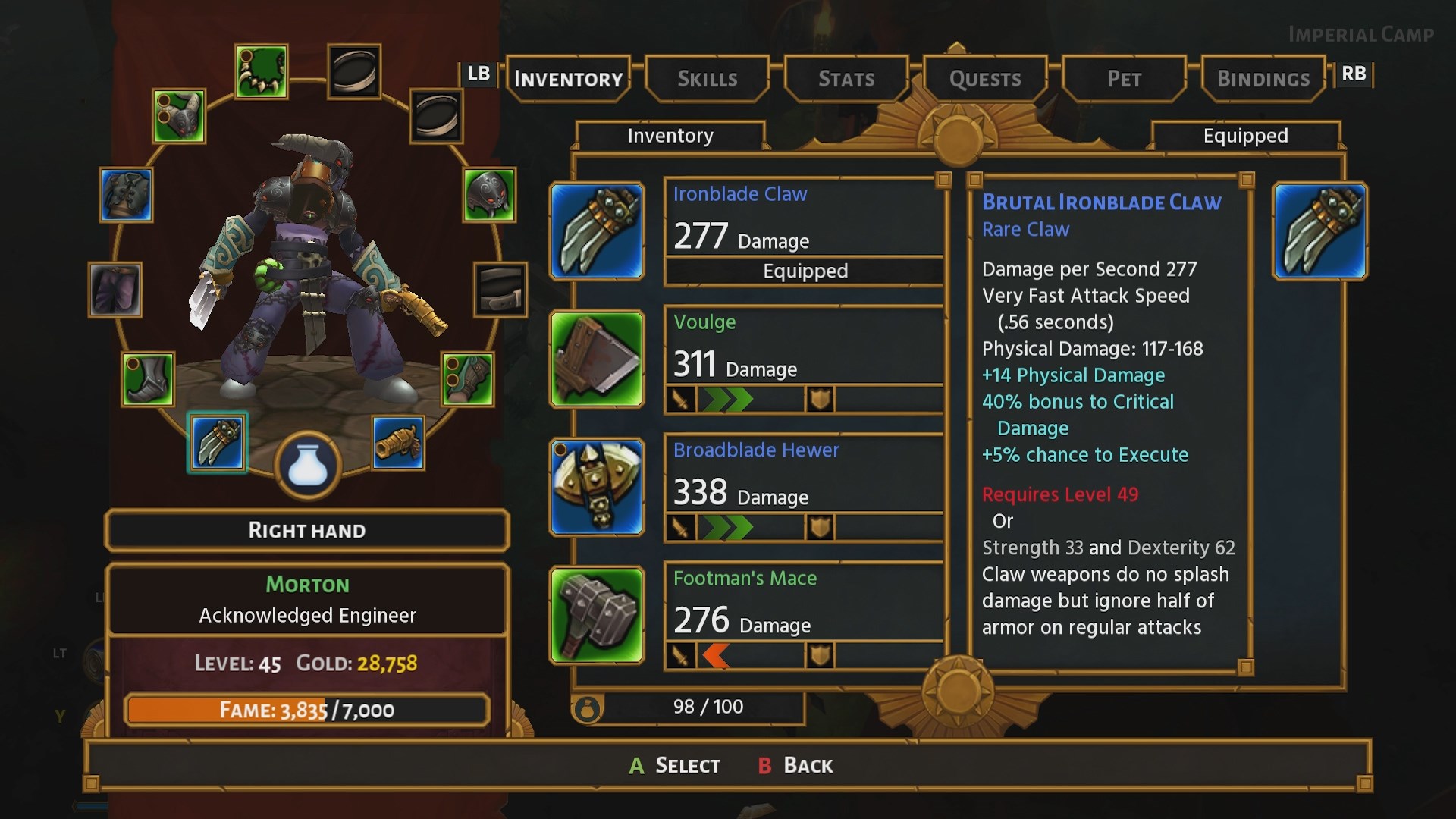
Task: Select the Footman's Mace hammer icon
Action: [597, 616]
